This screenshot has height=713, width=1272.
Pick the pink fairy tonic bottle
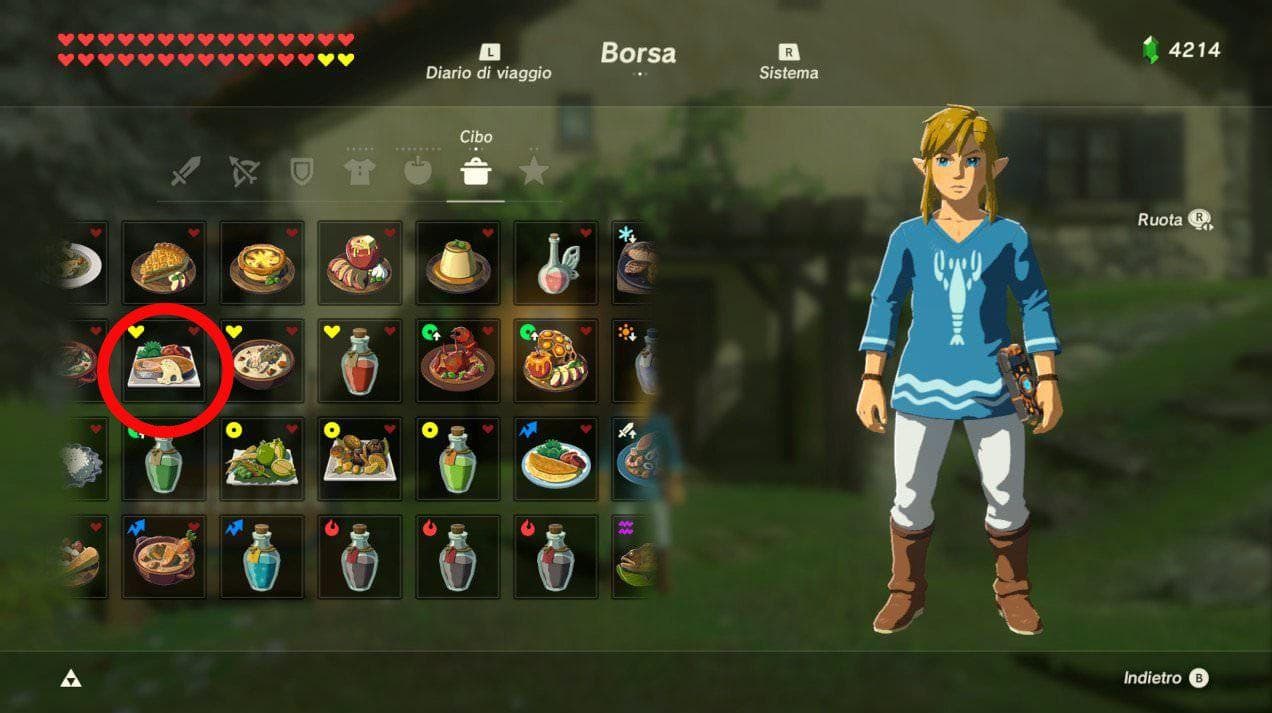(x=556, y=264)
